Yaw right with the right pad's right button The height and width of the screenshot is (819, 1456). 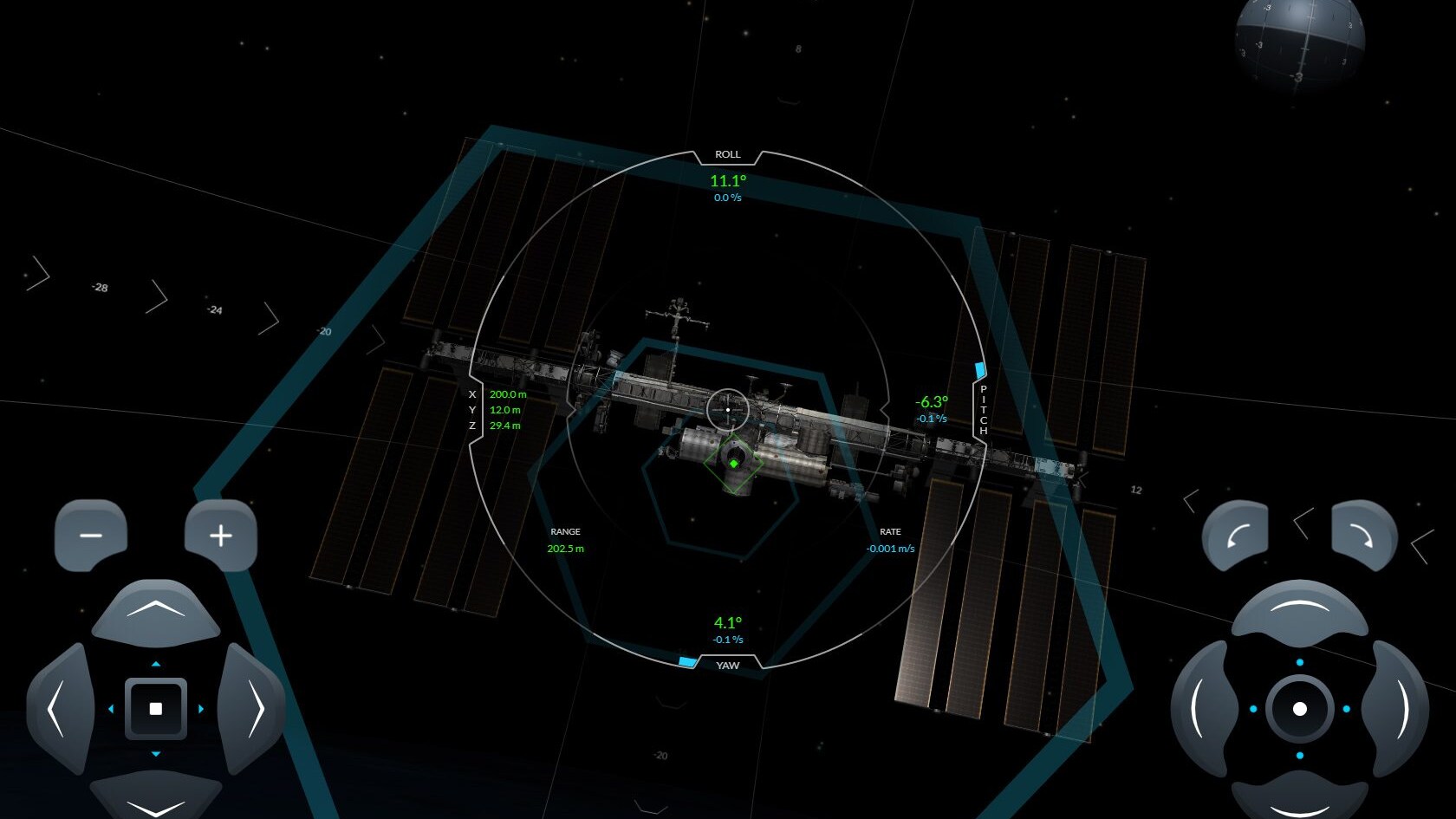1398,709
